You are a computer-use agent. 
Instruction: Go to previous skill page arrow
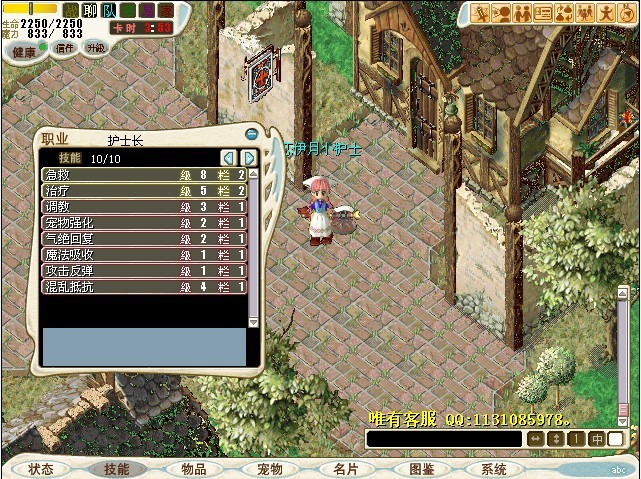pyautogui.click(x=229, y=158)
